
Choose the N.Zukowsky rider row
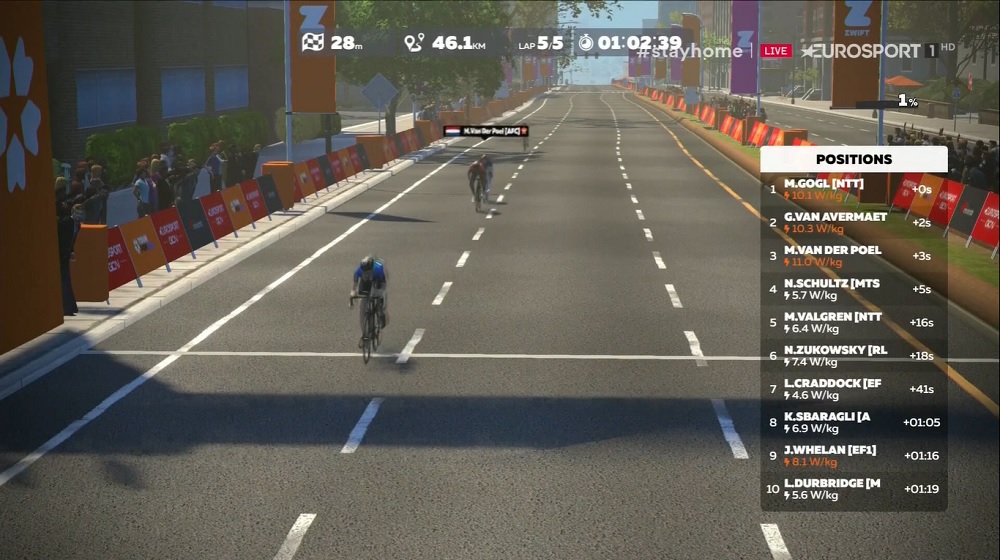coord(853,356)
